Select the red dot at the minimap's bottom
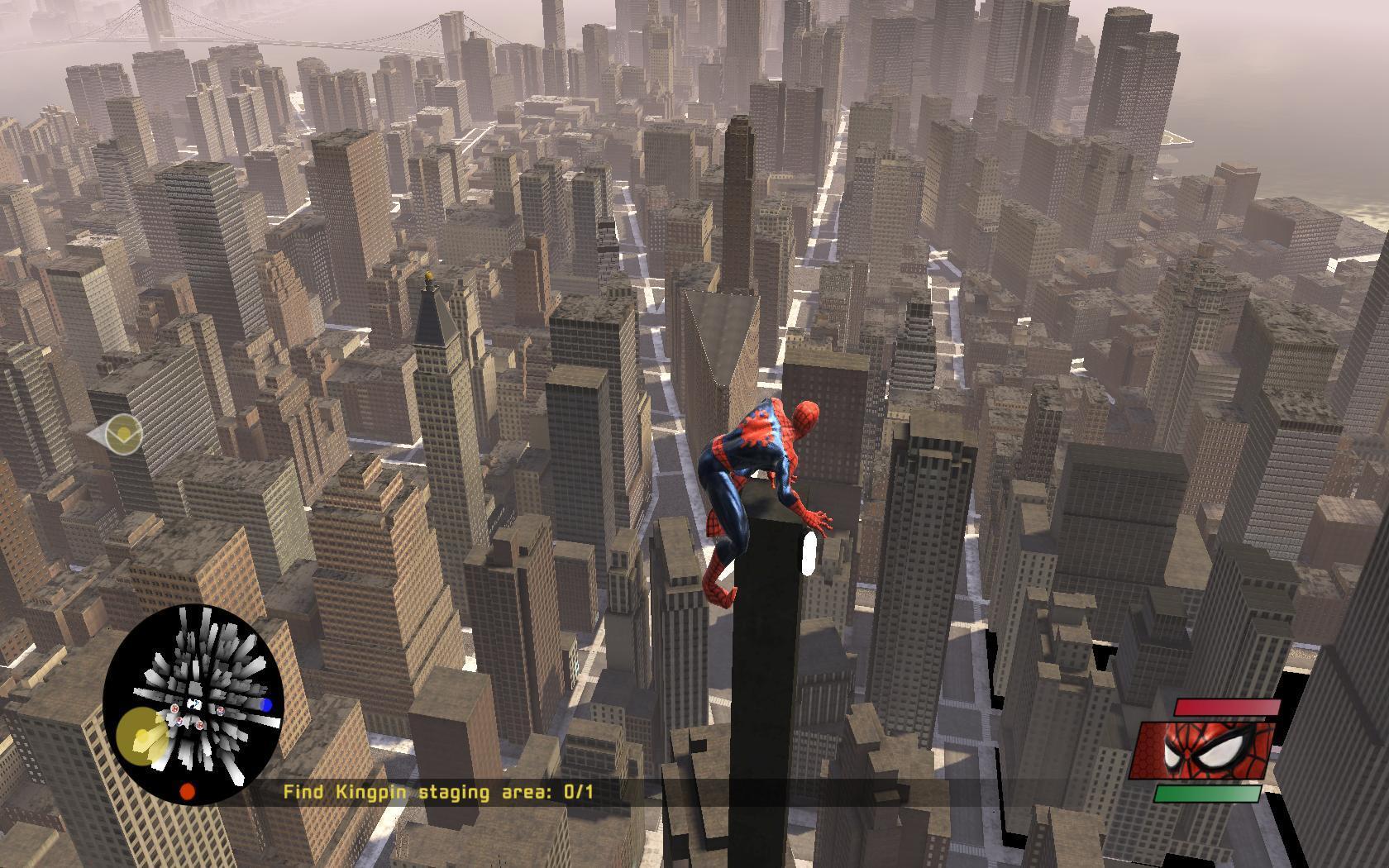The image size is (1389, 868). coord(188,791)
